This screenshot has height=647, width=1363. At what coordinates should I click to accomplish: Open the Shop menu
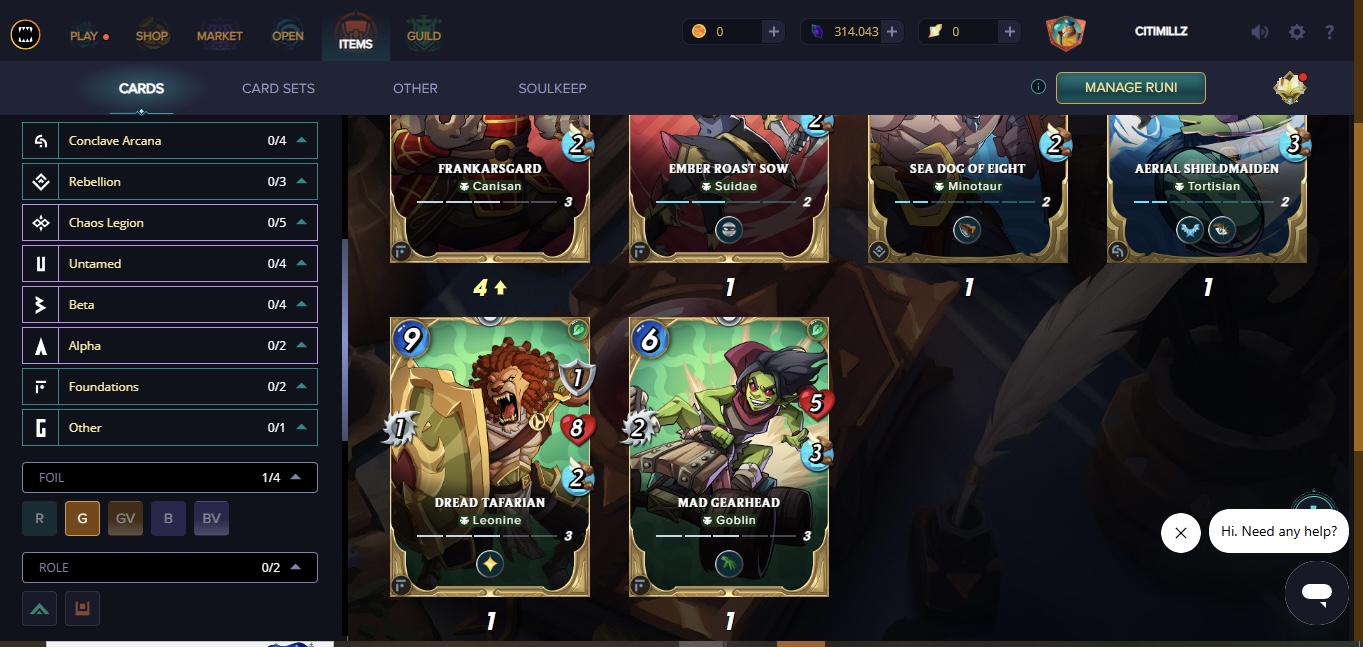[152, 36]
